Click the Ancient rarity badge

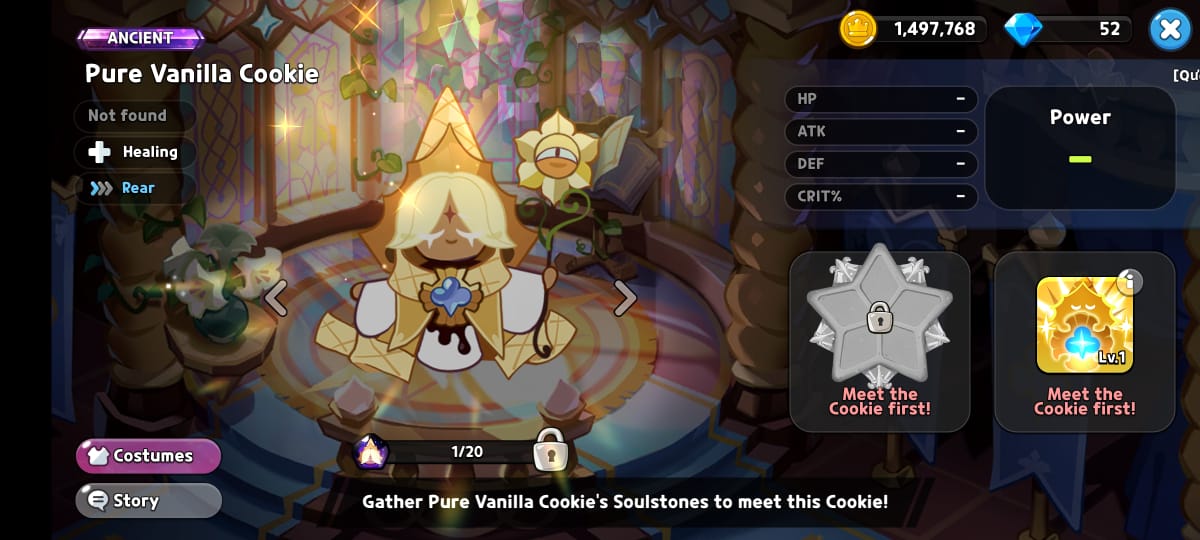[x=140, y=38]
